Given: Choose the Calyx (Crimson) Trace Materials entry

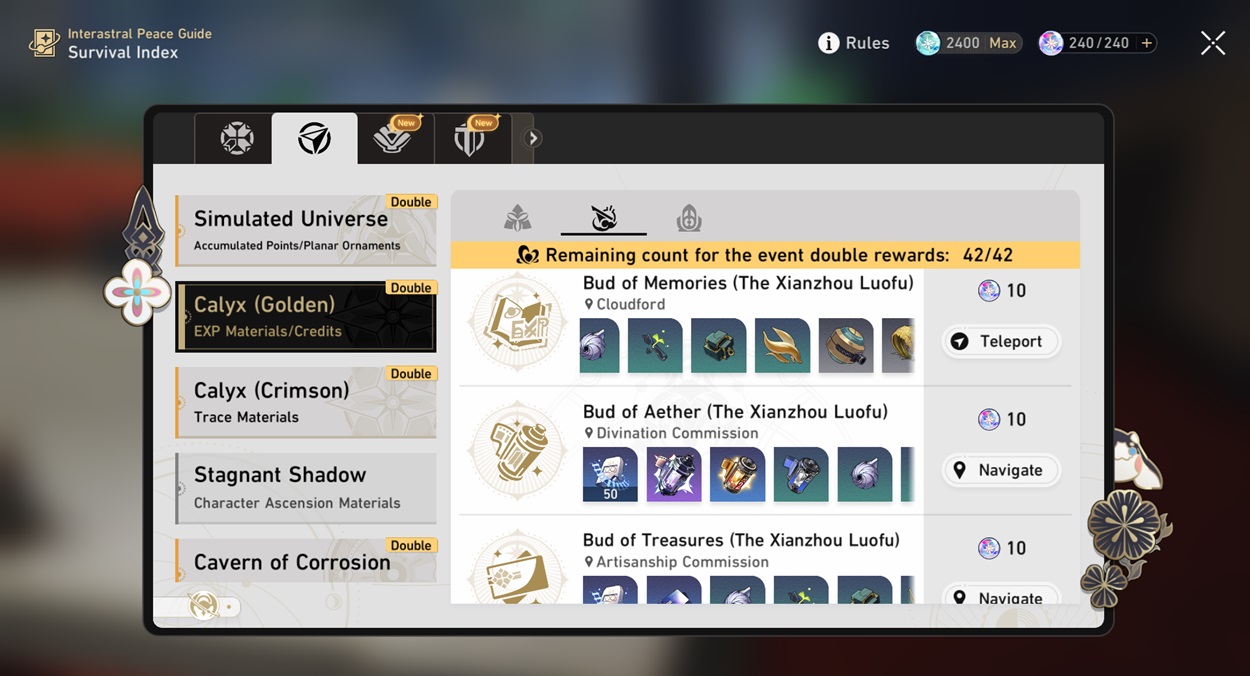Looking at the screenshot, I should coord(306,402).
